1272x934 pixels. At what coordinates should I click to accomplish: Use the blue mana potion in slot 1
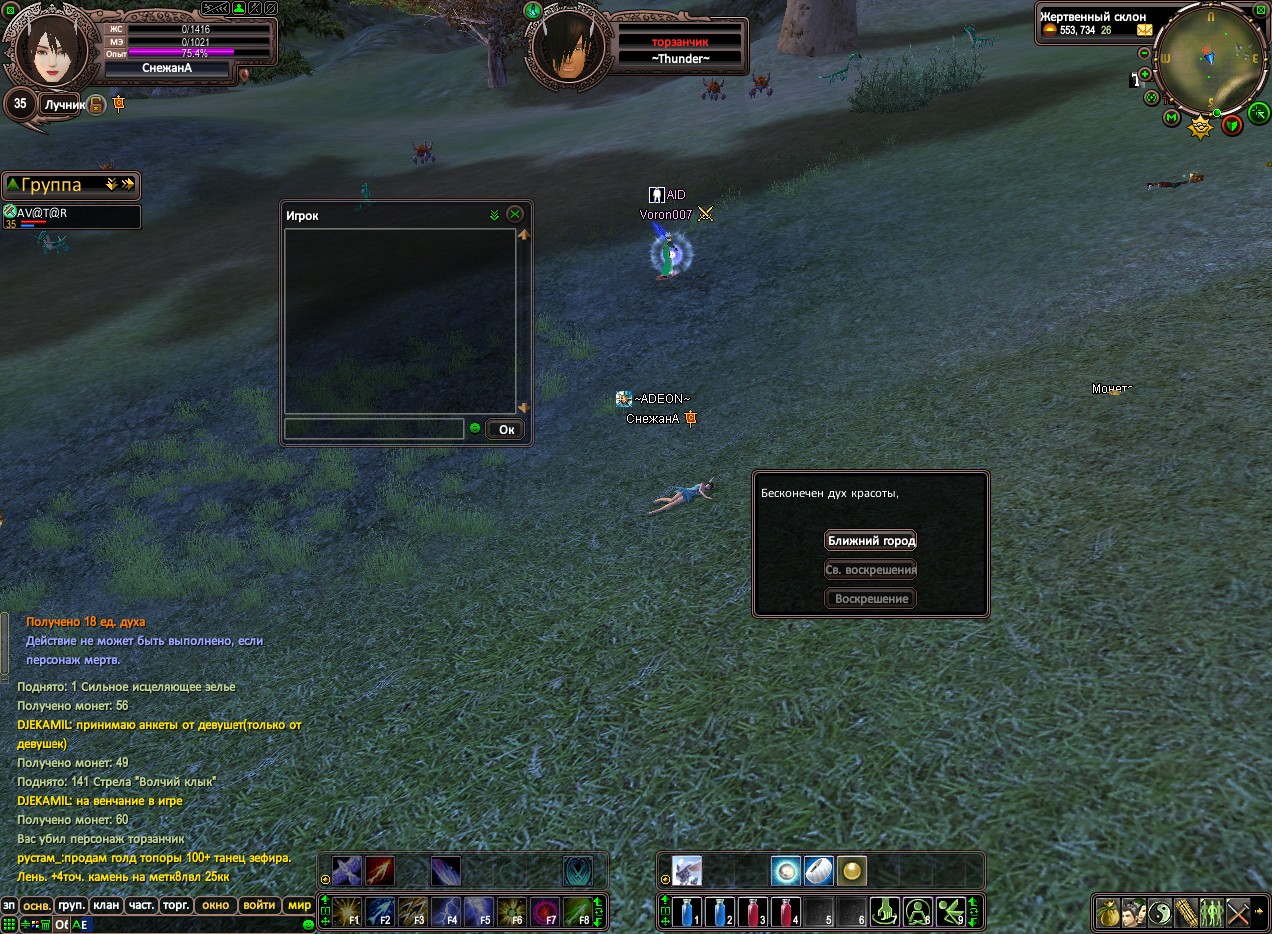pos(687,912)
